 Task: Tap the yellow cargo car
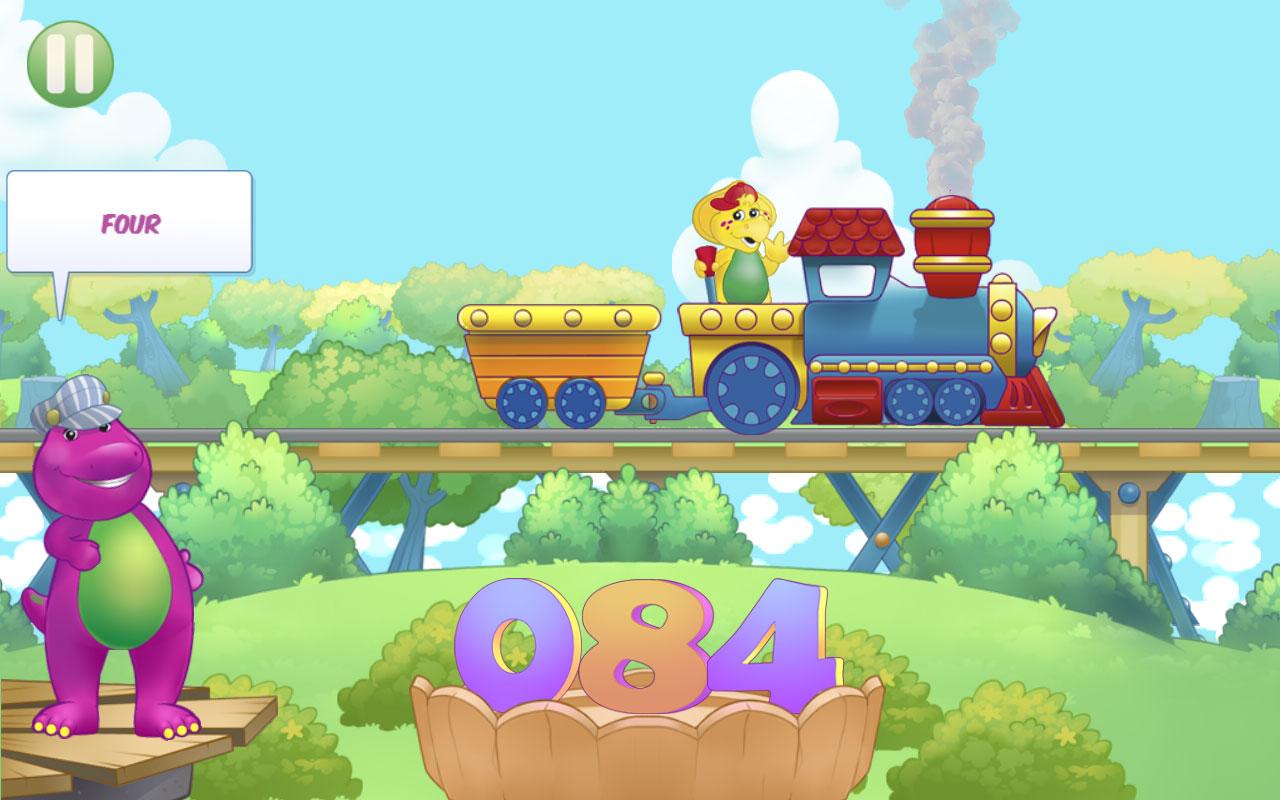(555, 355)
